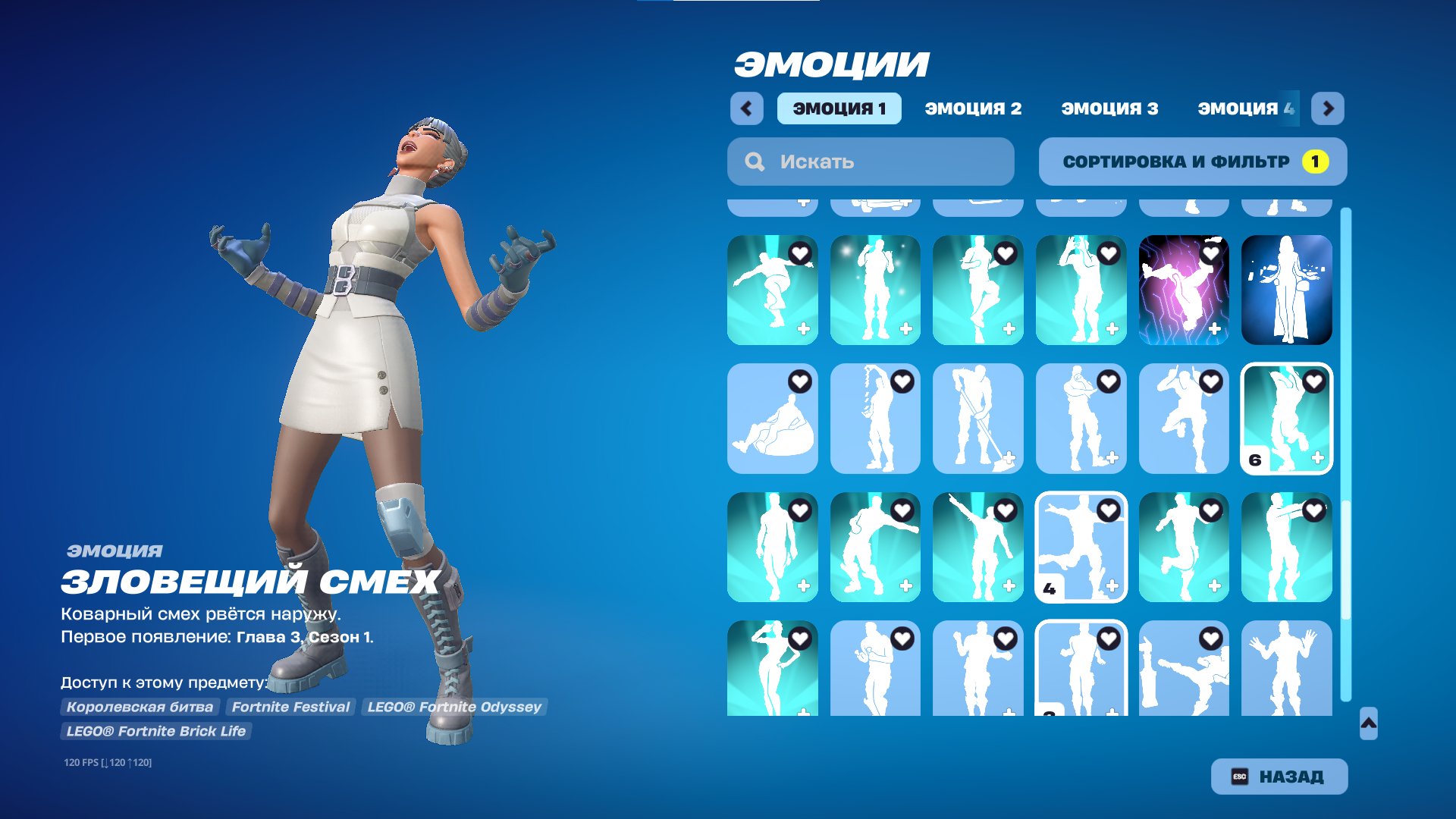Click the left arrow beside emote tabs
Screen dimensions: 1456x819
click(x=746, y=108)
